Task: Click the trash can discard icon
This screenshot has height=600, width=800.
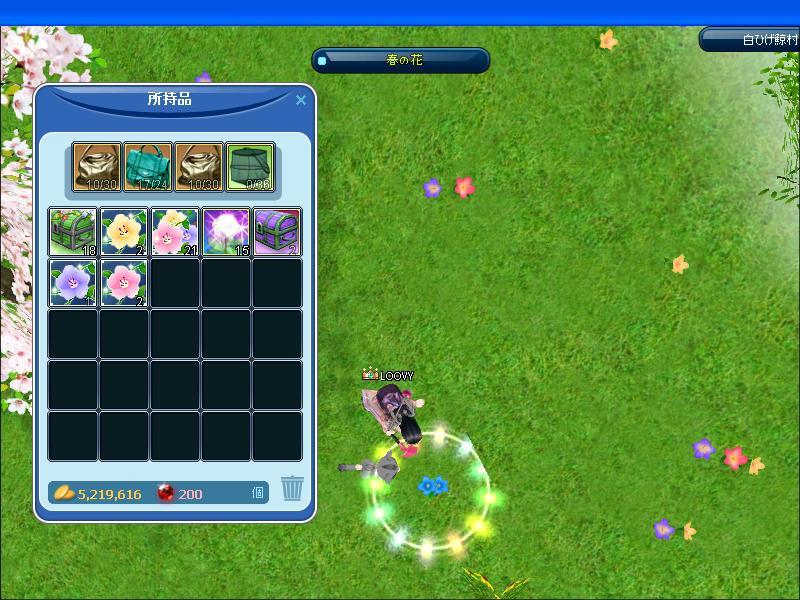Action: pos(292,488)
